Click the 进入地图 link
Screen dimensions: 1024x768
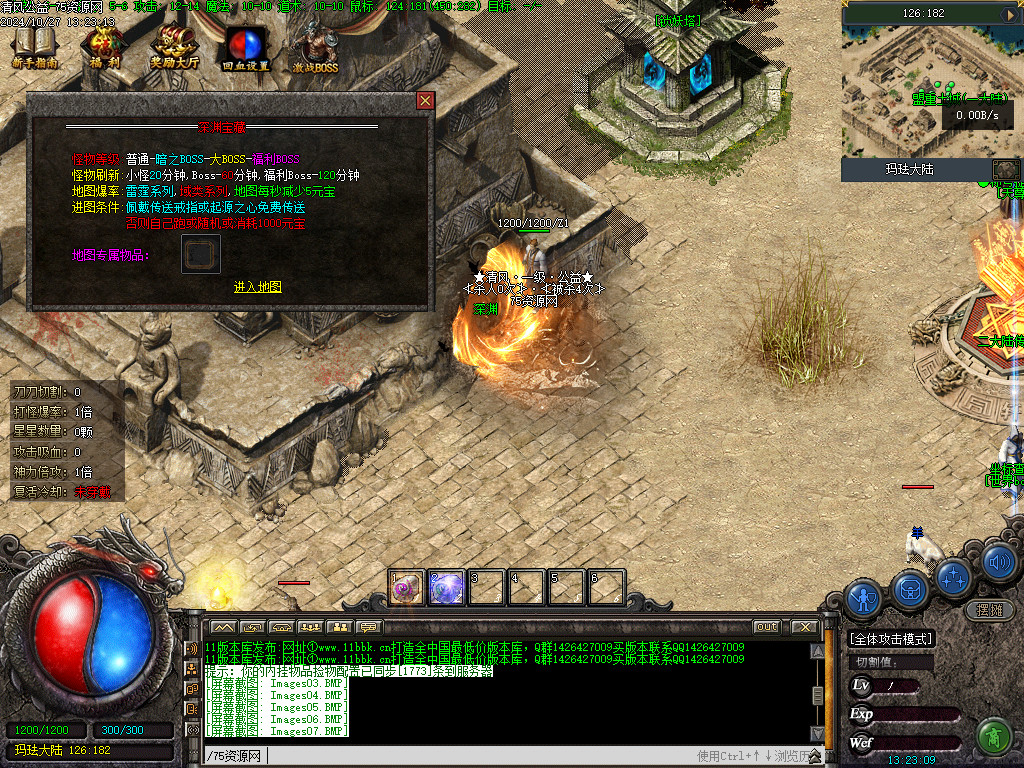[x=258, y=287]
